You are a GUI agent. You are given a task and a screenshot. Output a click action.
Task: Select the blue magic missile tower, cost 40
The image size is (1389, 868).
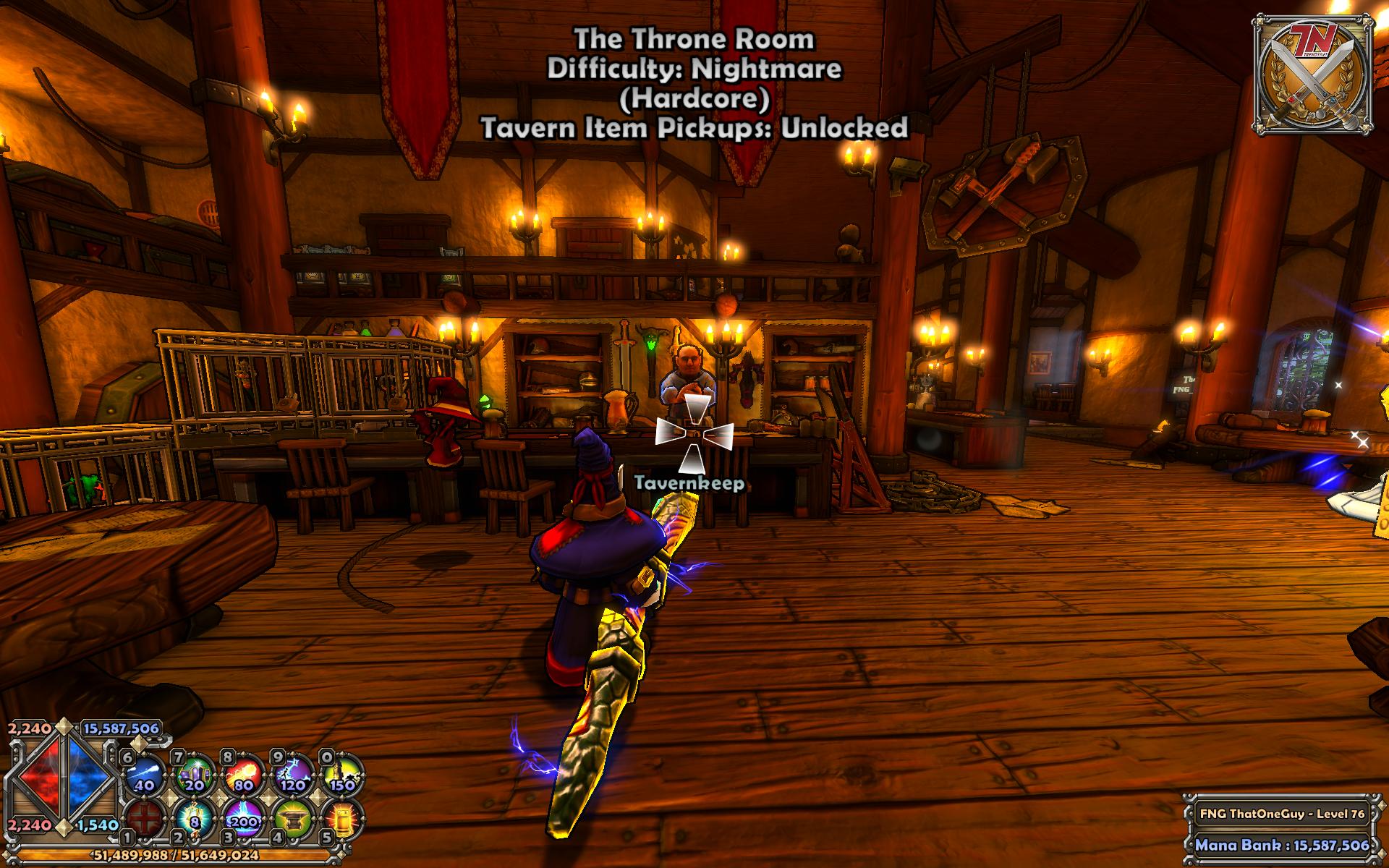click(x=144, y=775)
